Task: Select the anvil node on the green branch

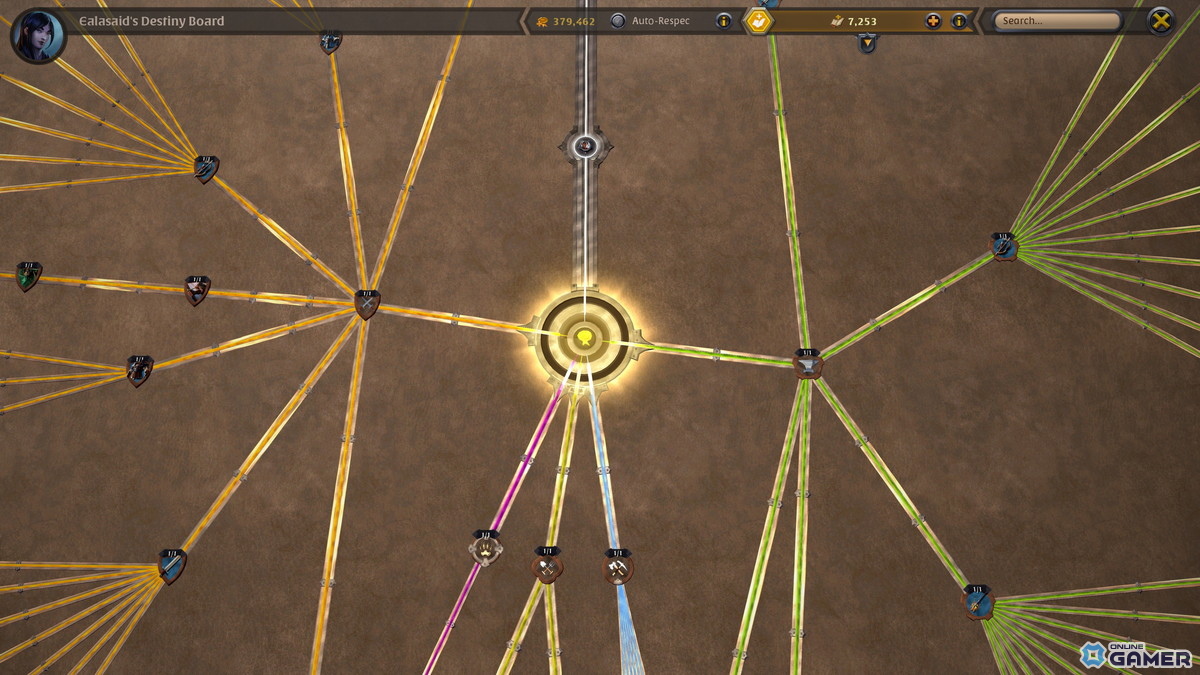Action: [x=807, y=364]
